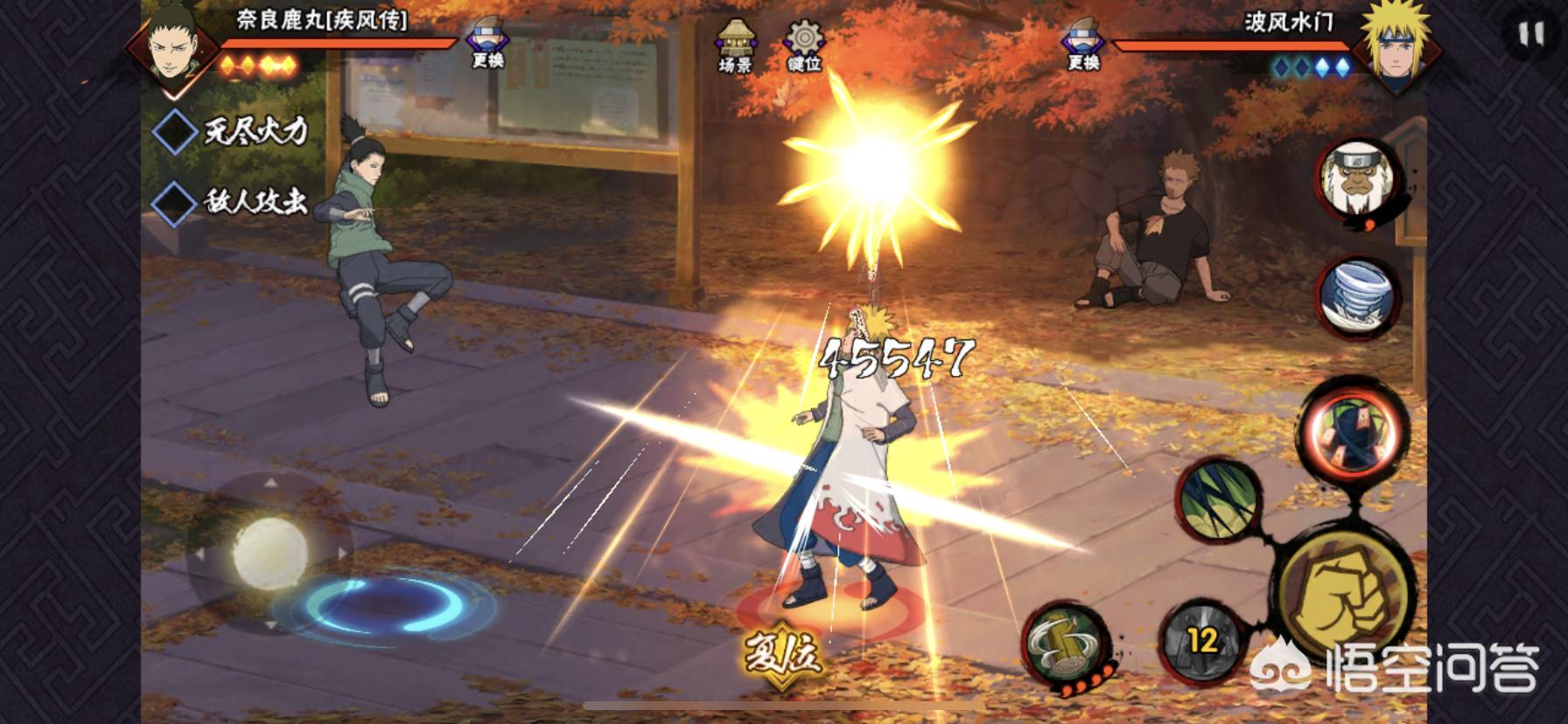Pause the game with the pause button
This screenshot has height=724, width=1568.
[x=1530, y=35]
